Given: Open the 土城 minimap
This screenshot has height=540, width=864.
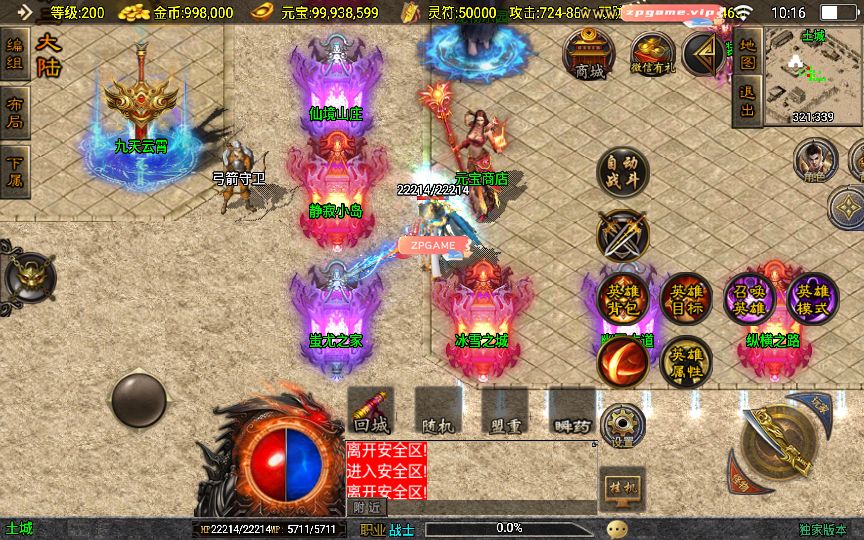Looking at the screenshot, I should (x=812, y=76).
